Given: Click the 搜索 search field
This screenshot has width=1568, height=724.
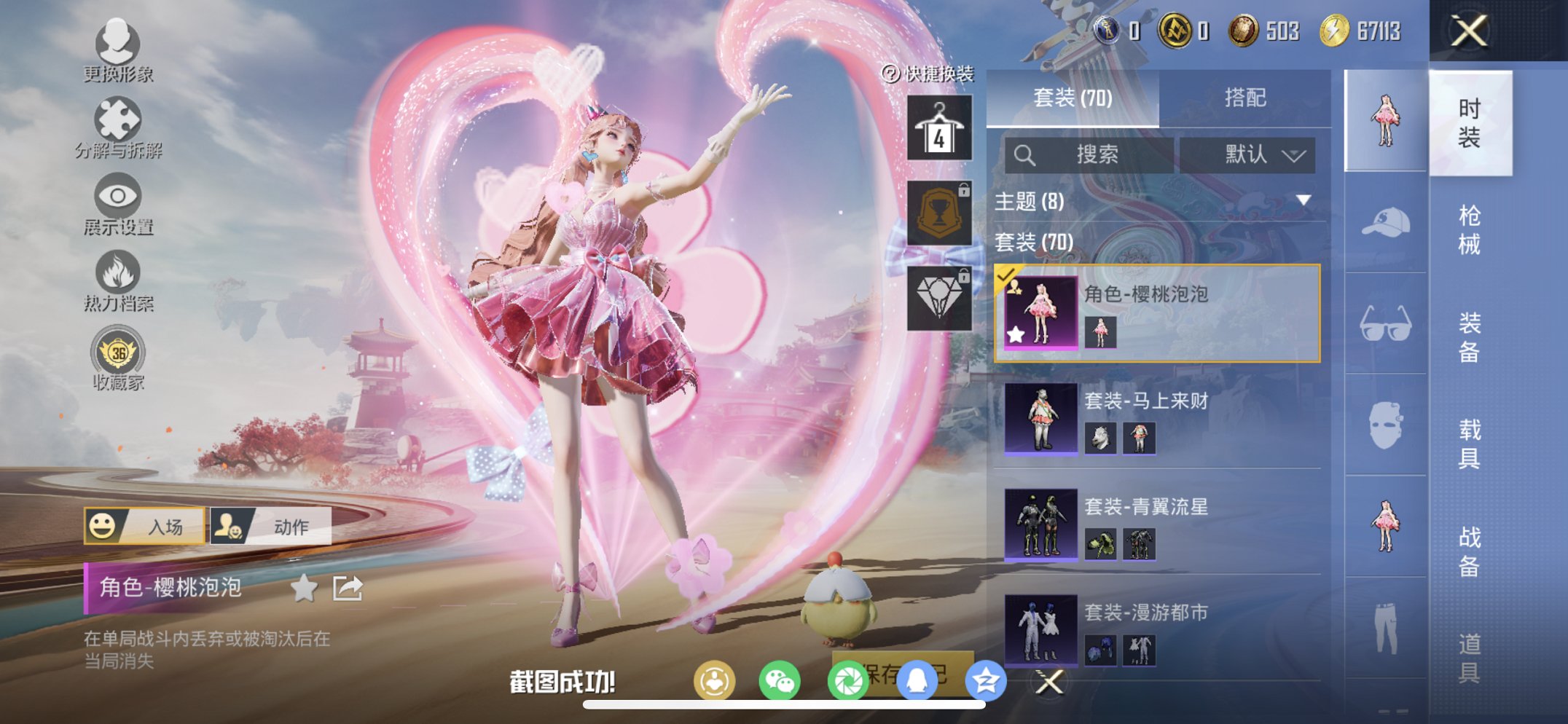Looking at the screenshot, I should pos(1089,154).
